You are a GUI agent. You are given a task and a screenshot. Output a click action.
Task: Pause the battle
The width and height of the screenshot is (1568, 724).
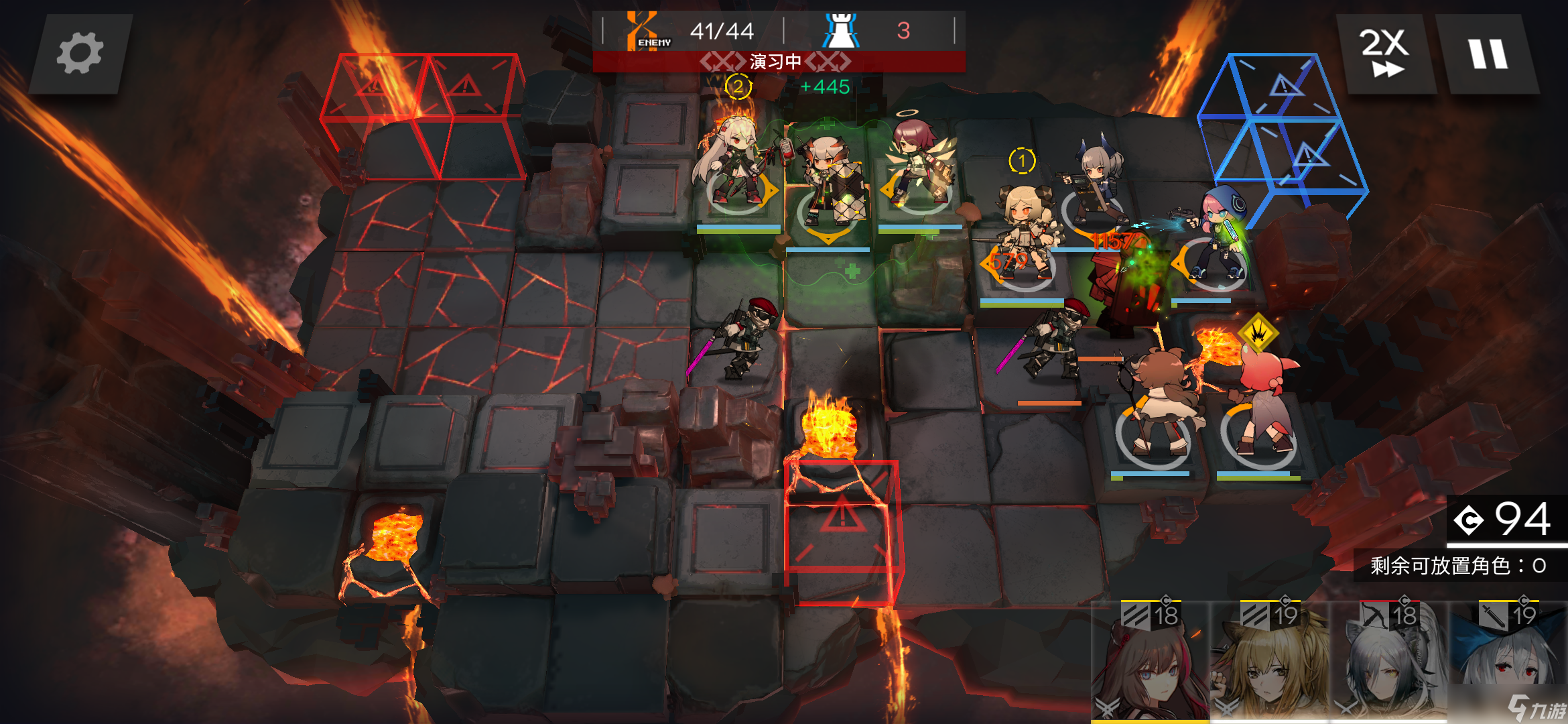click(x=1488, y=54)
